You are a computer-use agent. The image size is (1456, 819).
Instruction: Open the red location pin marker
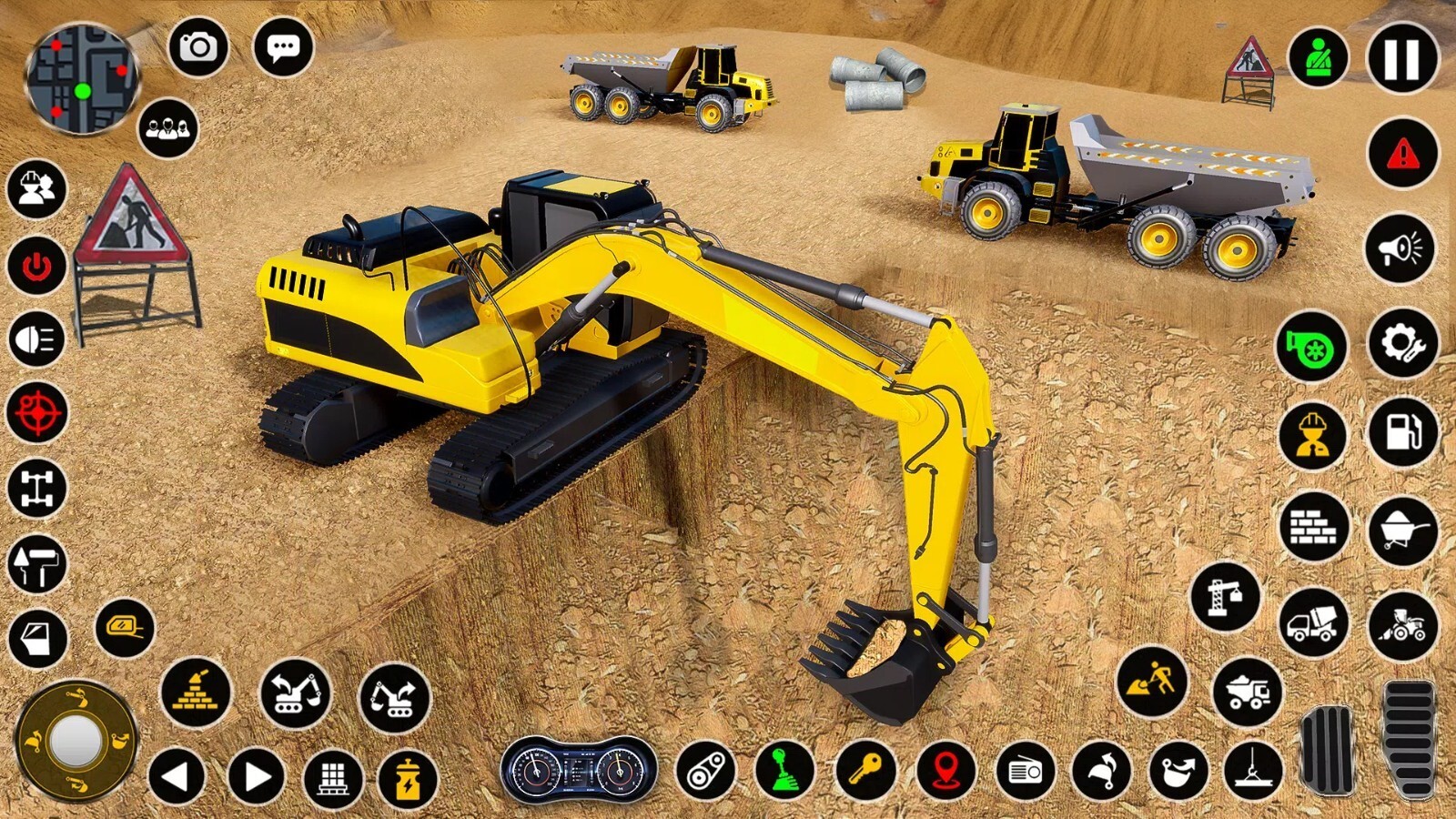point(945,771)
